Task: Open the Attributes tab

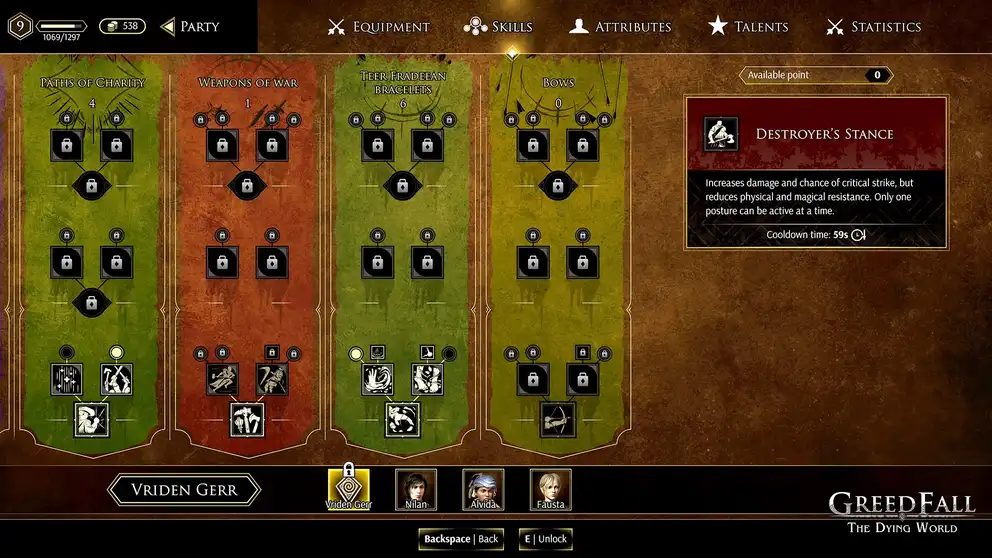Action: pyautogui.click(x=620, y=27)
